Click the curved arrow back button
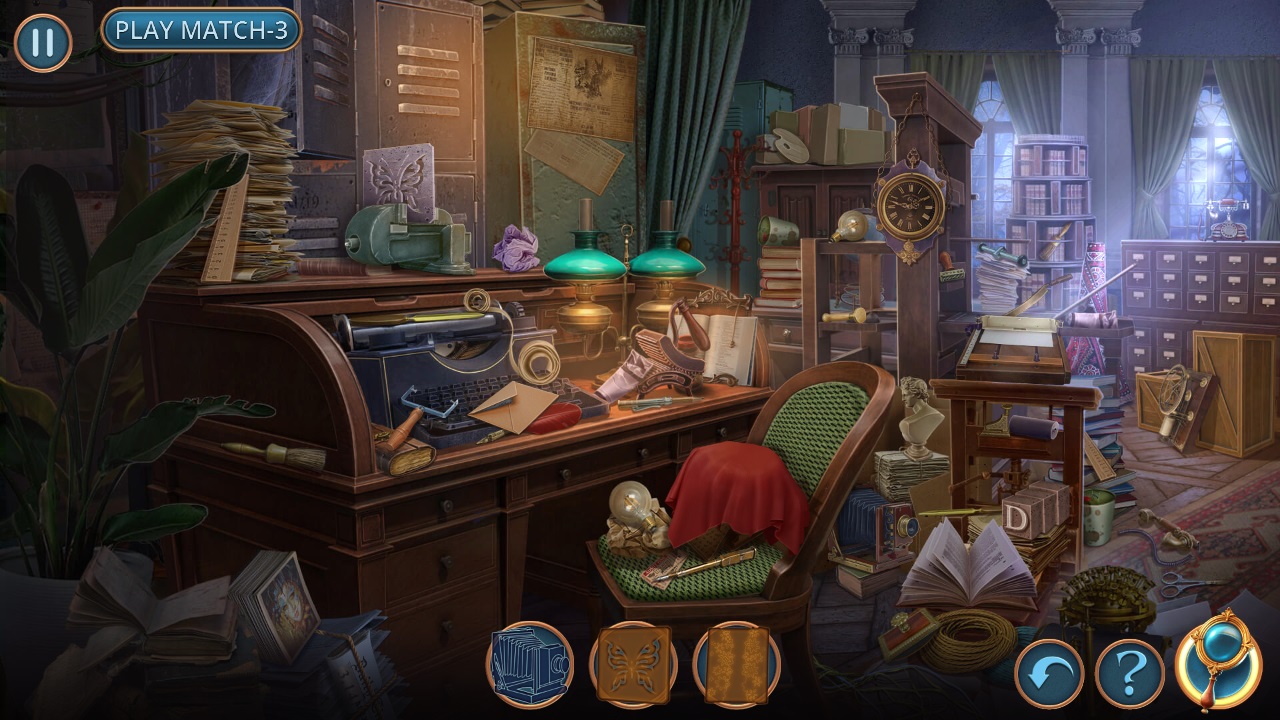 pyautogui.click(x=1049, y=673)
